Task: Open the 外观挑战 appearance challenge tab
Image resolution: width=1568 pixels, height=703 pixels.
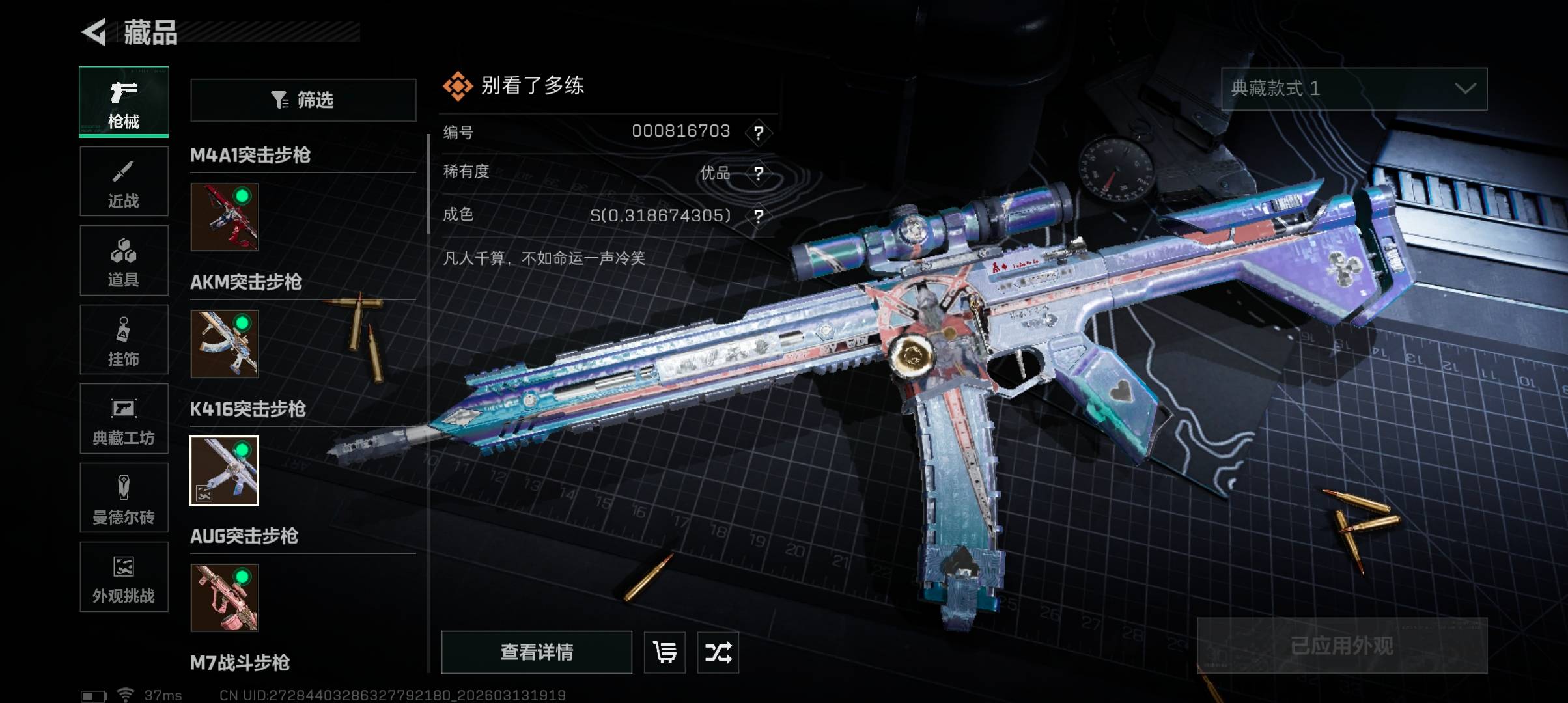Action: point(124,577)
